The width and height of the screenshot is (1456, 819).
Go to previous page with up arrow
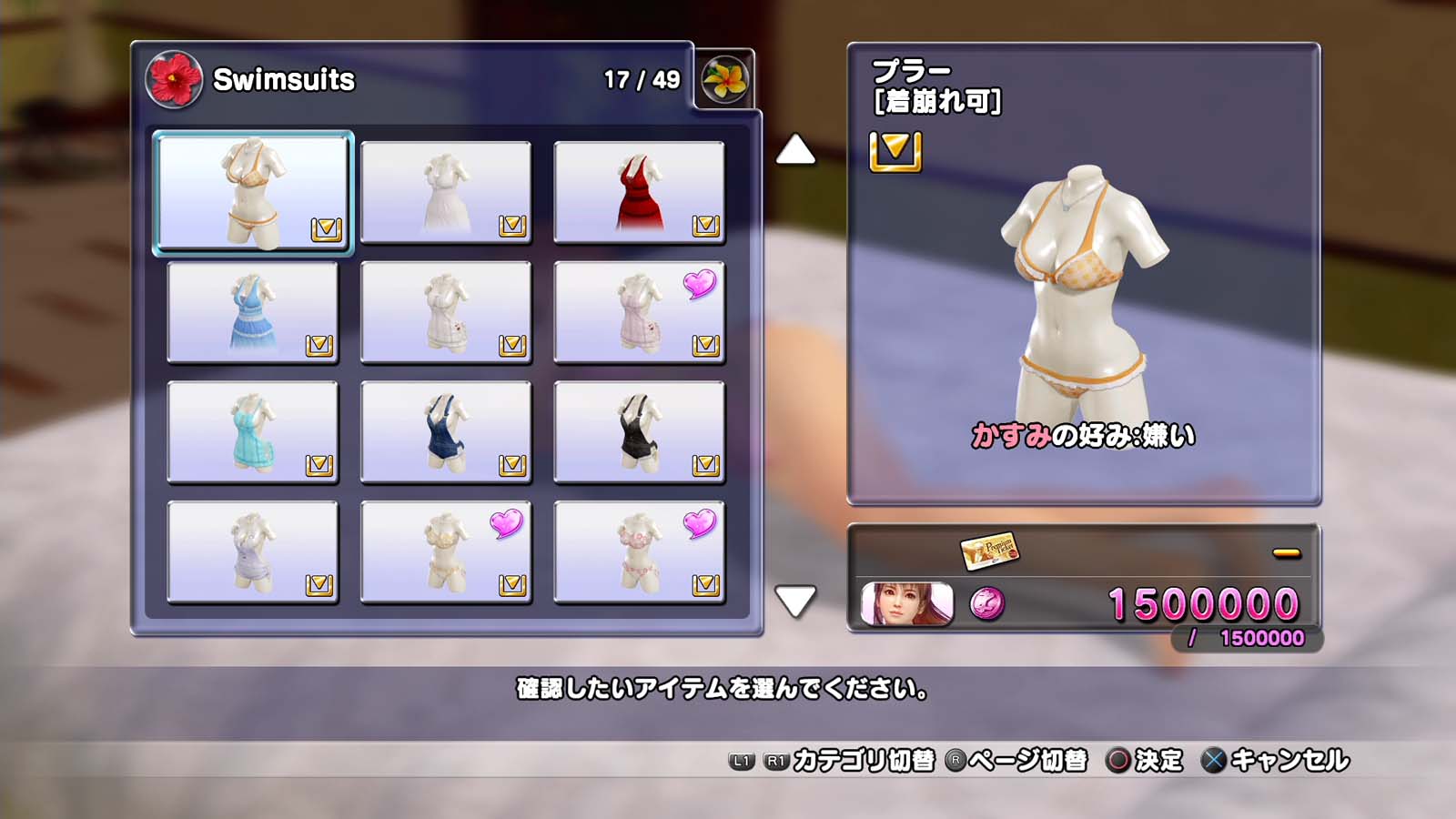coord(795,149)
